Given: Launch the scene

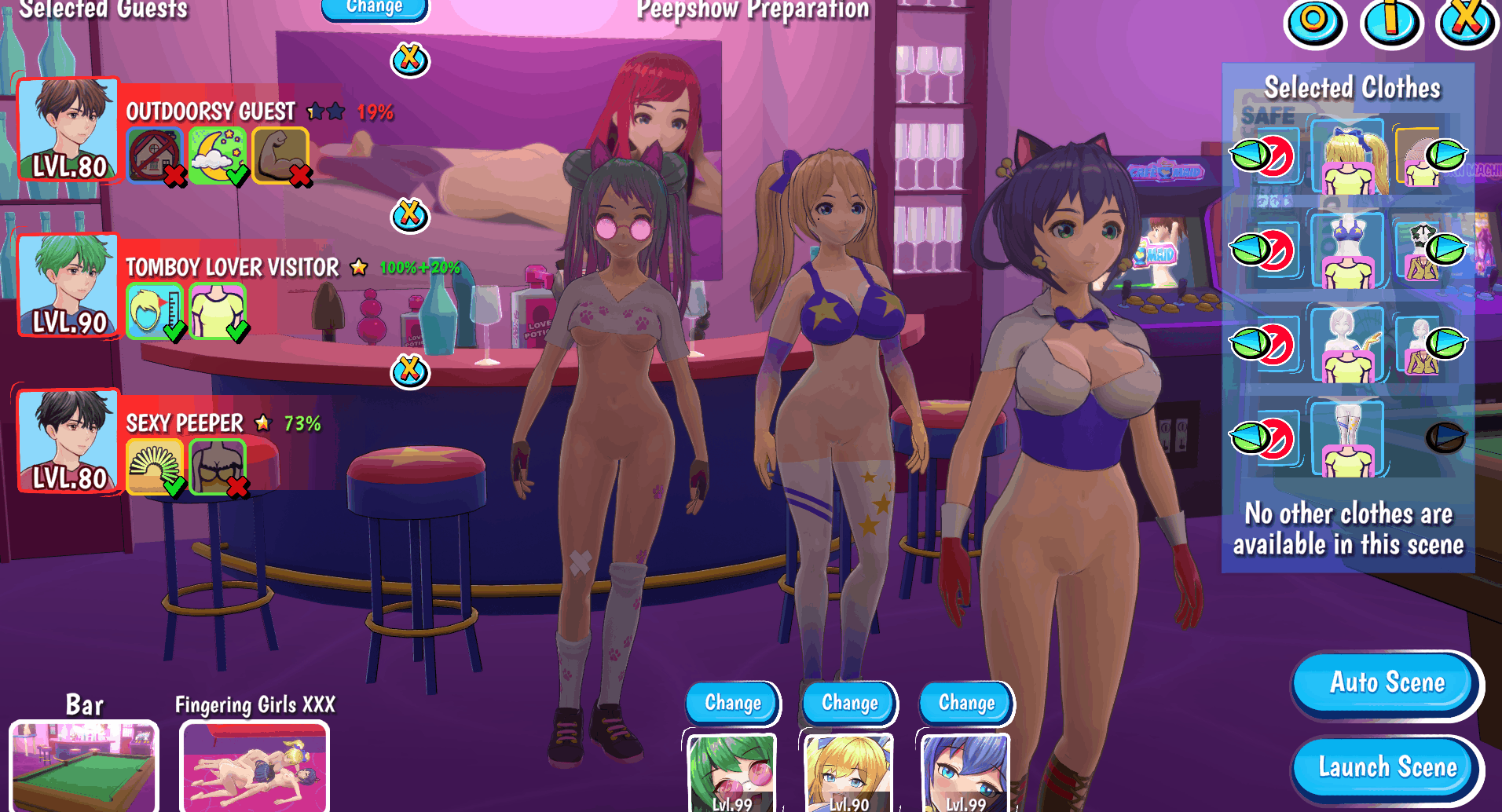Looking at the screenshot, I should [1387, 767].
